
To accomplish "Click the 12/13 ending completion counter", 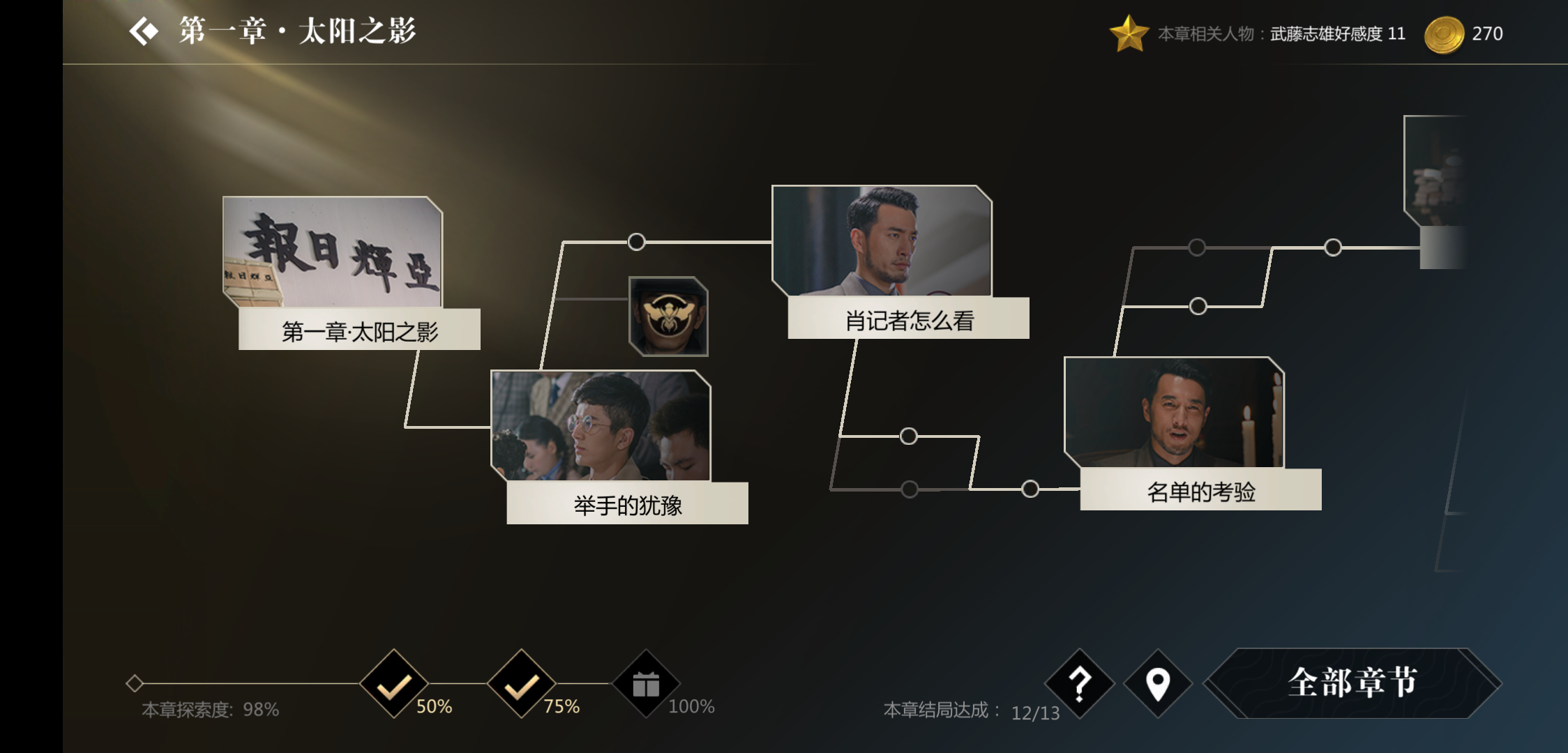I will [1037, 712].
